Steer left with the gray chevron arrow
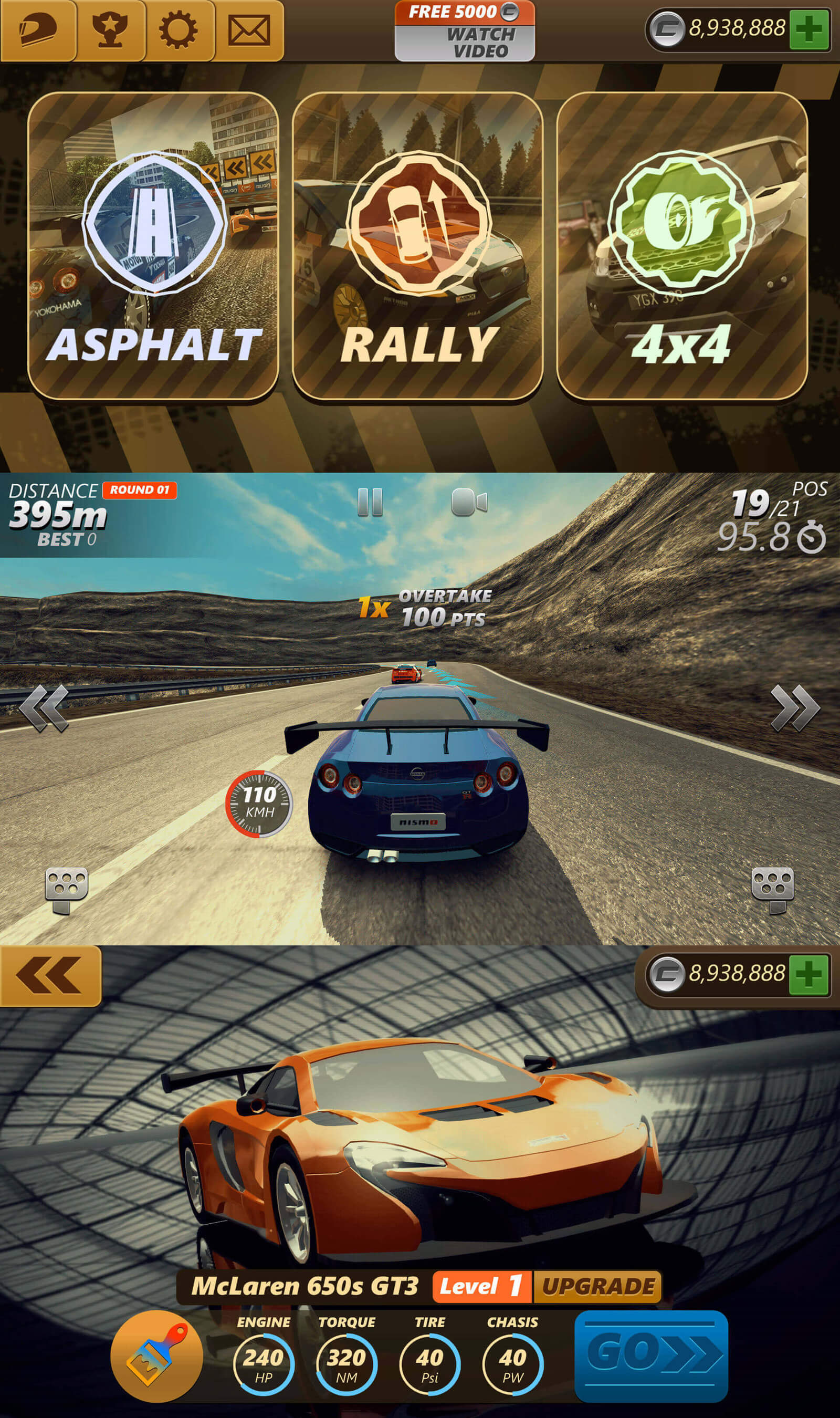 coord(44,707)
